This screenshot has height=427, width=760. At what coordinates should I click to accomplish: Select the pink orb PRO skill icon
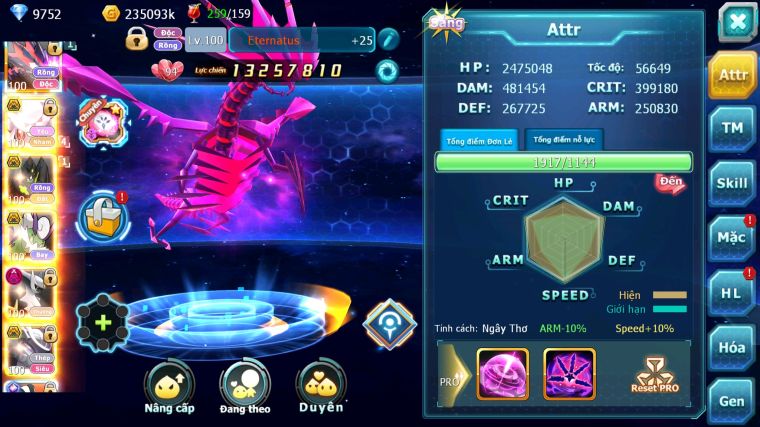[502, 374]
